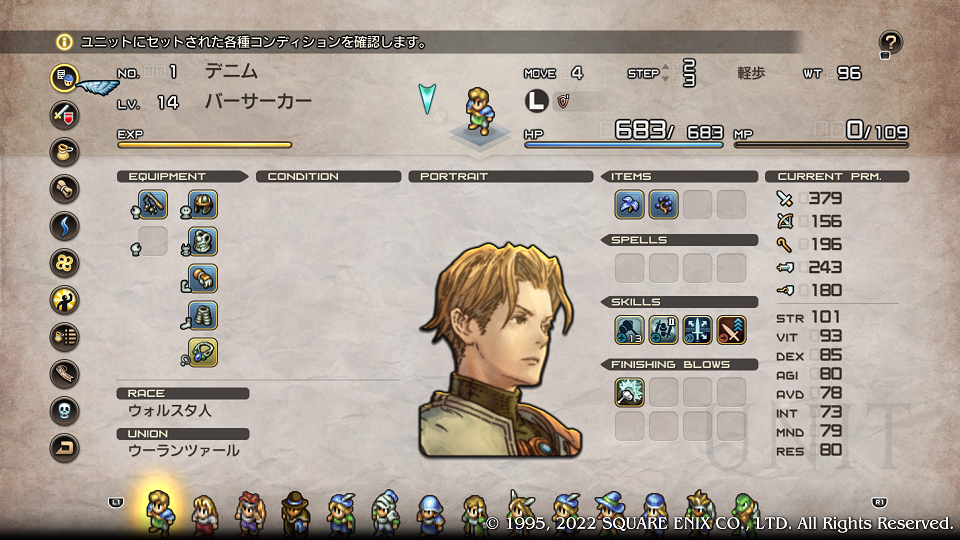This screenshot has height=540, width=960.
Task: Select the body armor equipment slot
Action: pos(203,242)
